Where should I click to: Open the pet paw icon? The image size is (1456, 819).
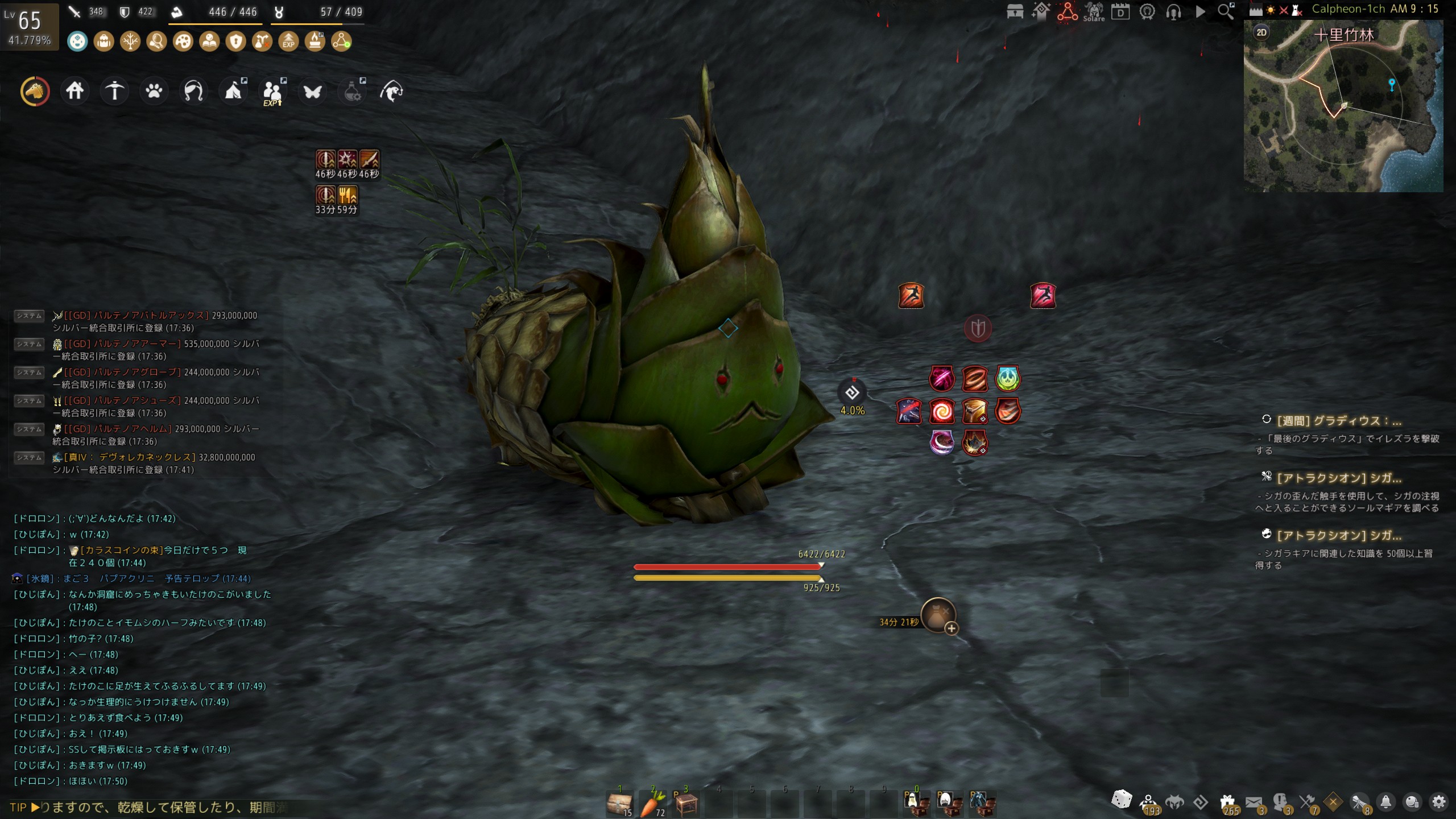coord(154,91)
